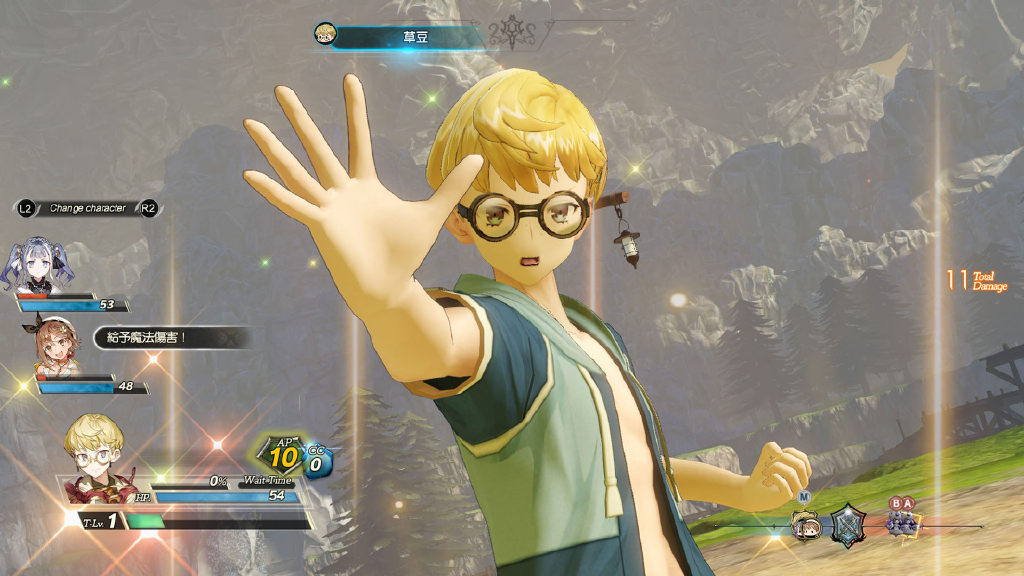The image size is (1024, 576).
Task: Select the crossed-swords shield icon on the timeline
Action: pos(848,525)
